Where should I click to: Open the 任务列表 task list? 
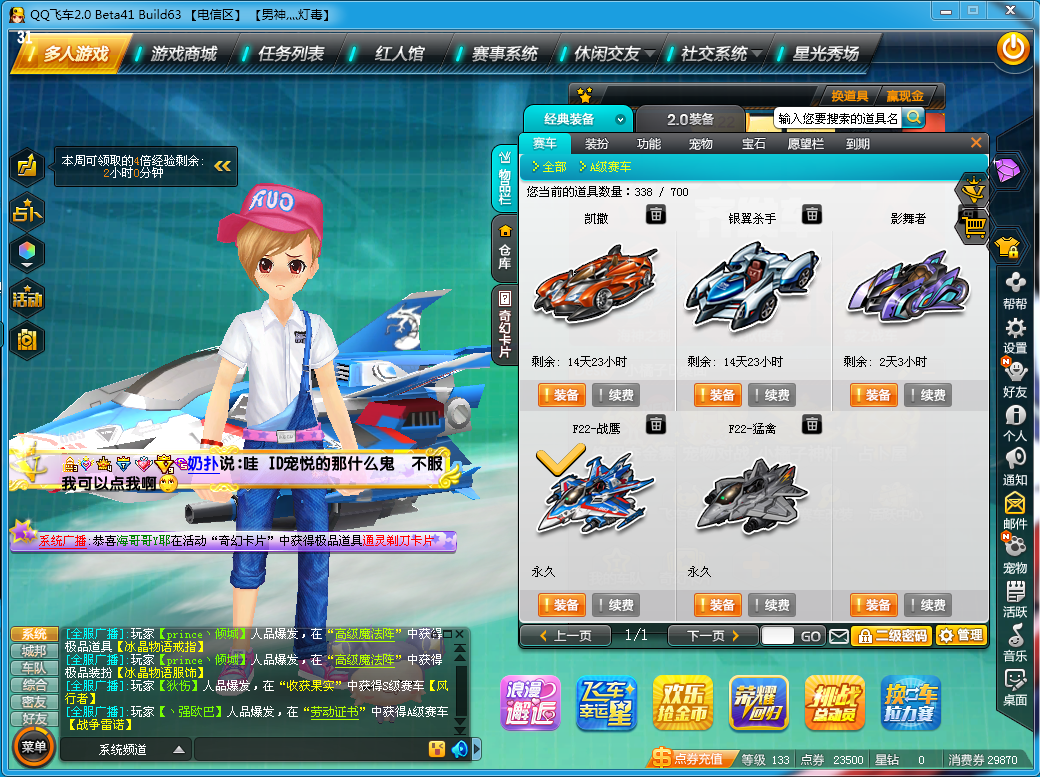pyautogui.click(x=291, y=53)
